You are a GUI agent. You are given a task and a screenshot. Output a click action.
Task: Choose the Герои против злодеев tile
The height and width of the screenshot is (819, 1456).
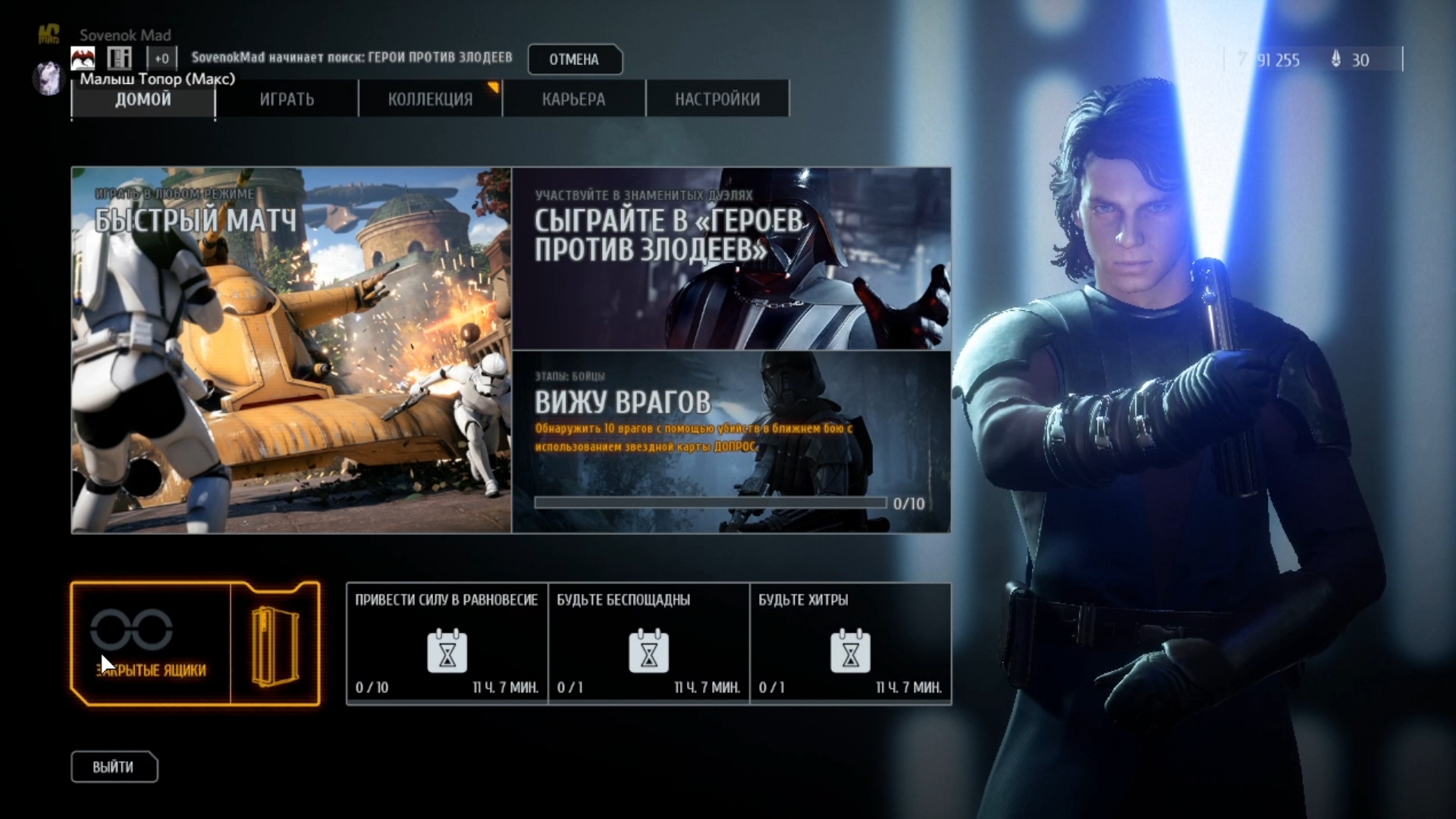[x=731, y=259]
